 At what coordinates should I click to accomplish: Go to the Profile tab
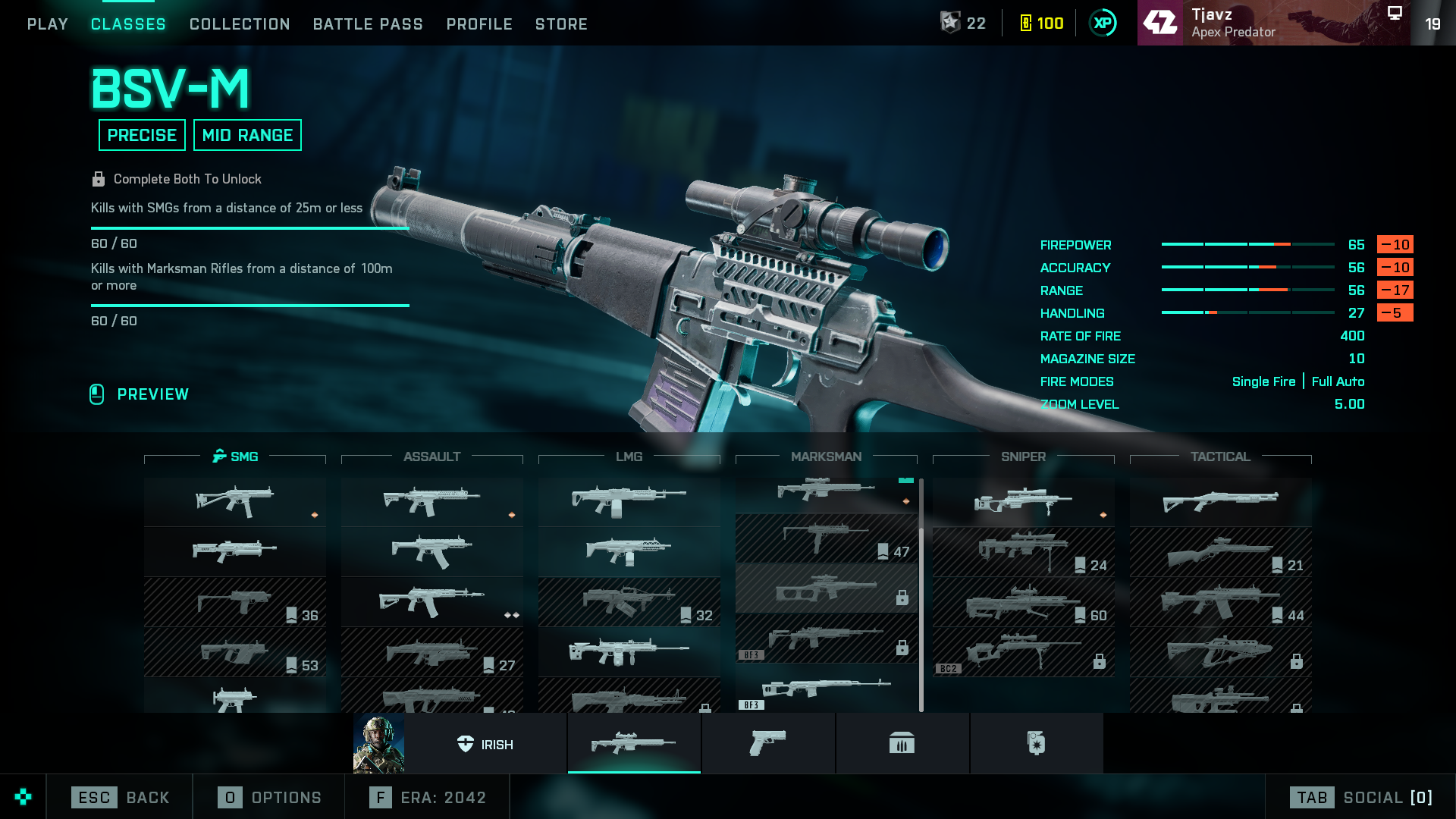(x=479, y=24)
